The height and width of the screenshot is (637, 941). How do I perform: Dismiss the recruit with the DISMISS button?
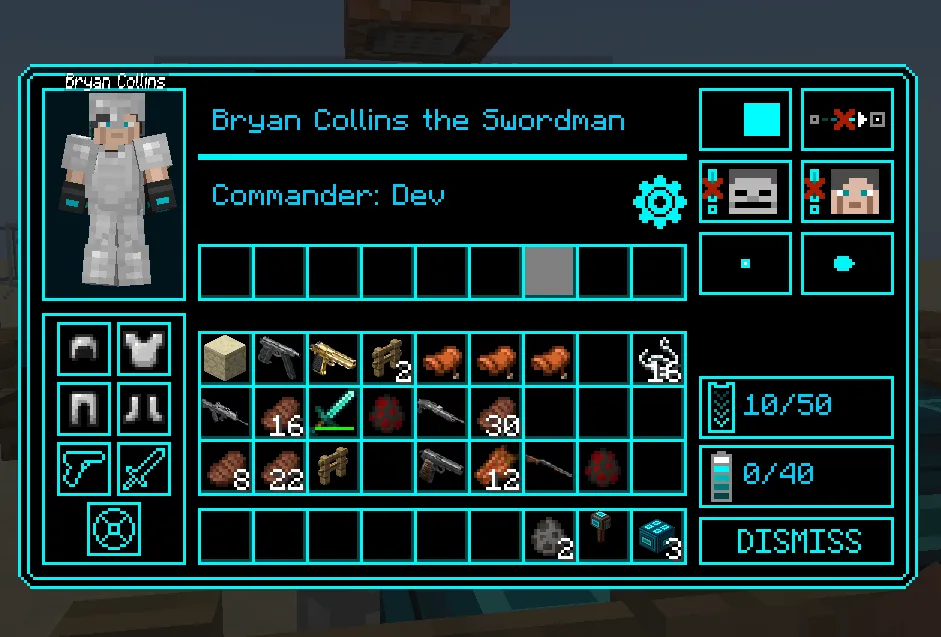click(x=796, y=541)
